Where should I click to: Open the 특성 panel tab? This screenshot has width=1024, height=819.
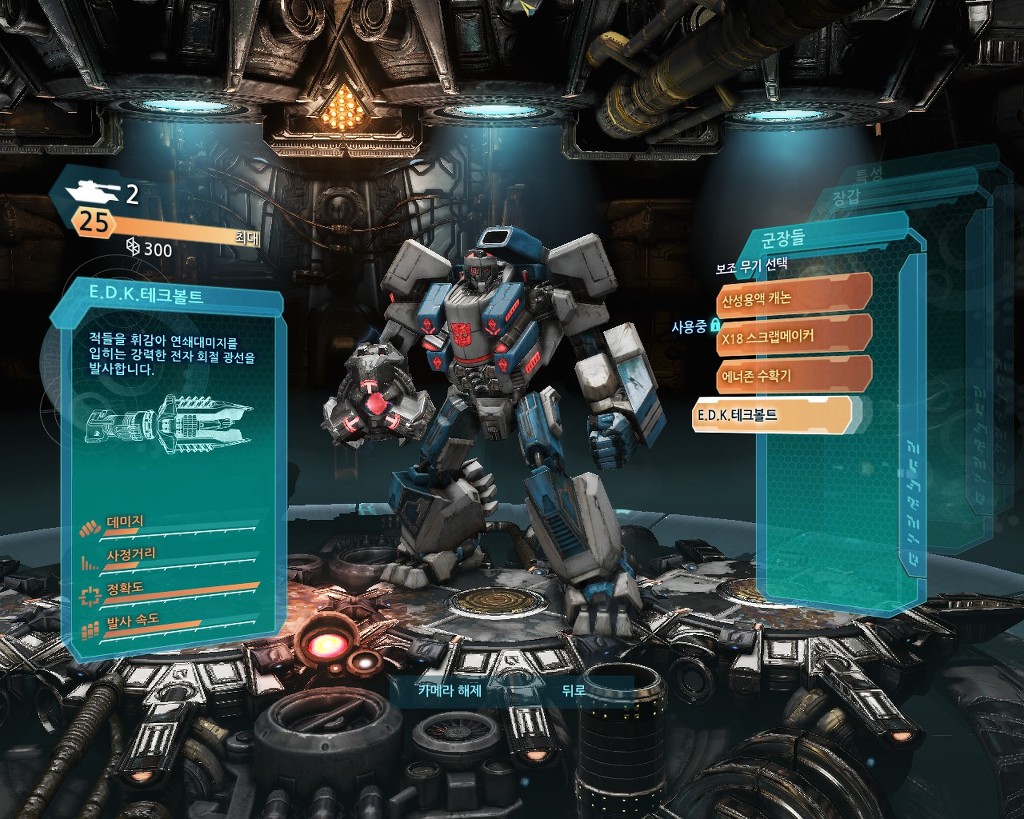click(x=868, y=174)
